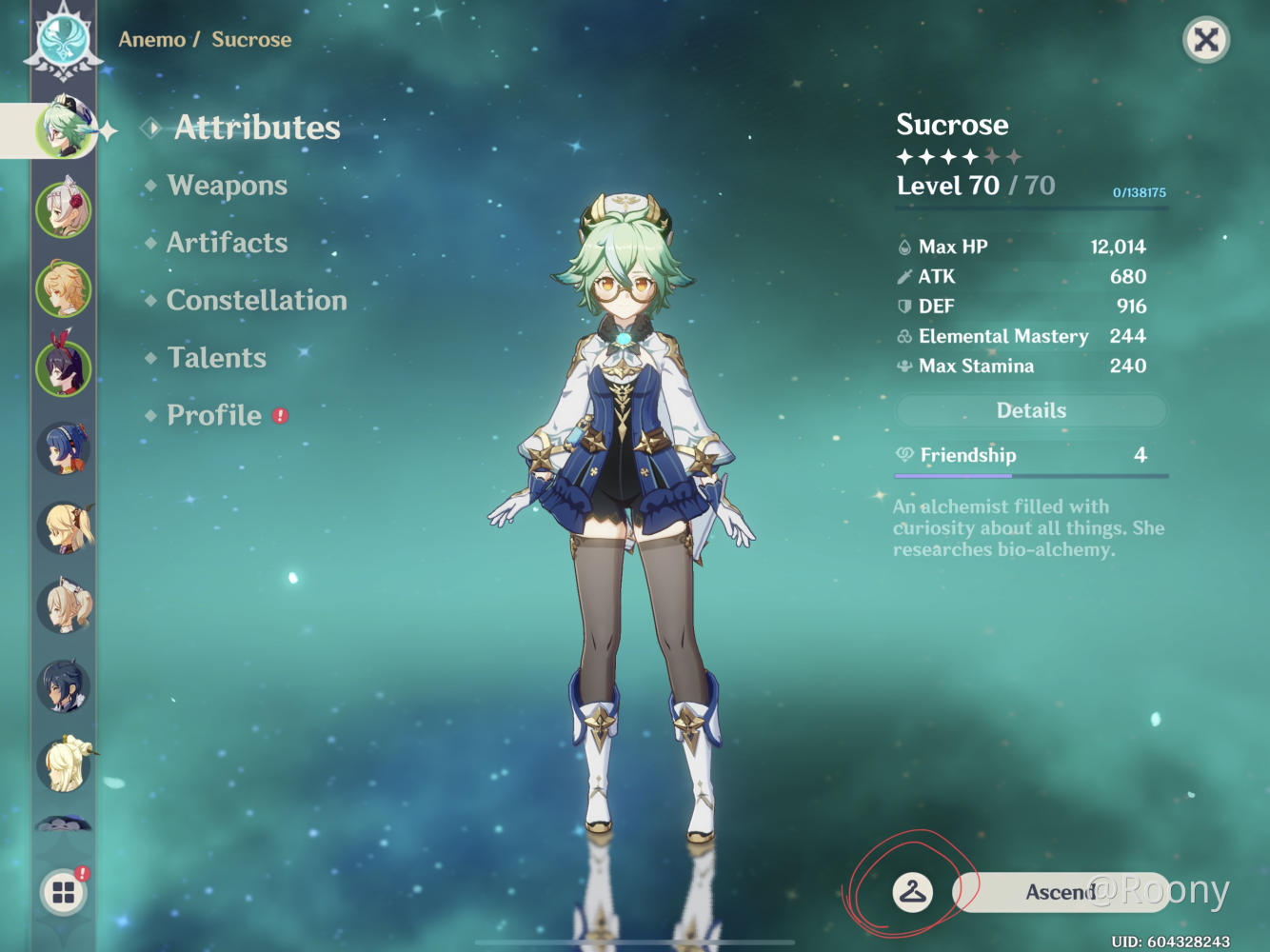Open the Weapons section
This screenshot has width=1270, height=952.
(x=227, y=186)
